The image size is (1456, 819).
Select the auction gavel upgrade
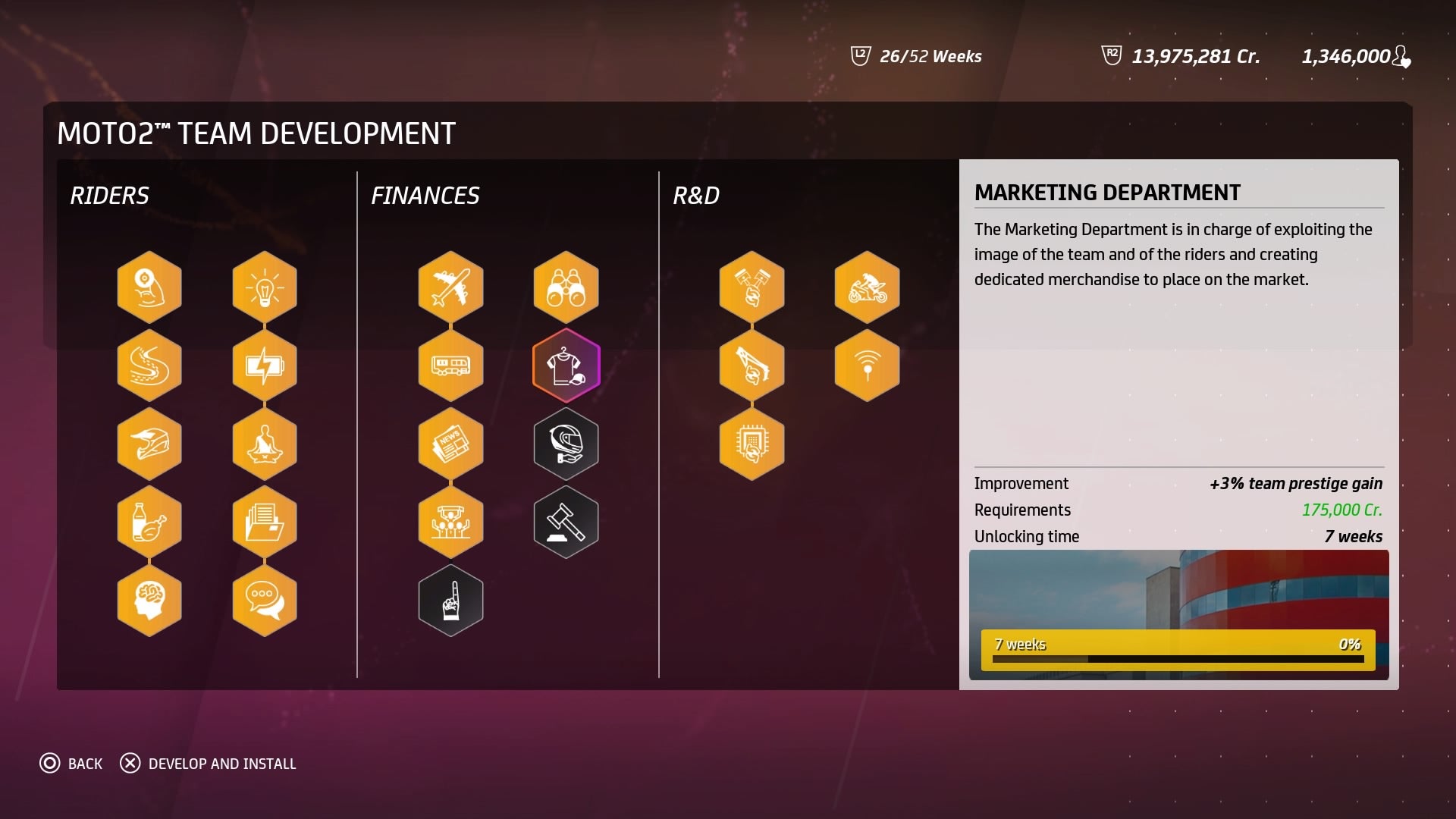pos(566,522)
